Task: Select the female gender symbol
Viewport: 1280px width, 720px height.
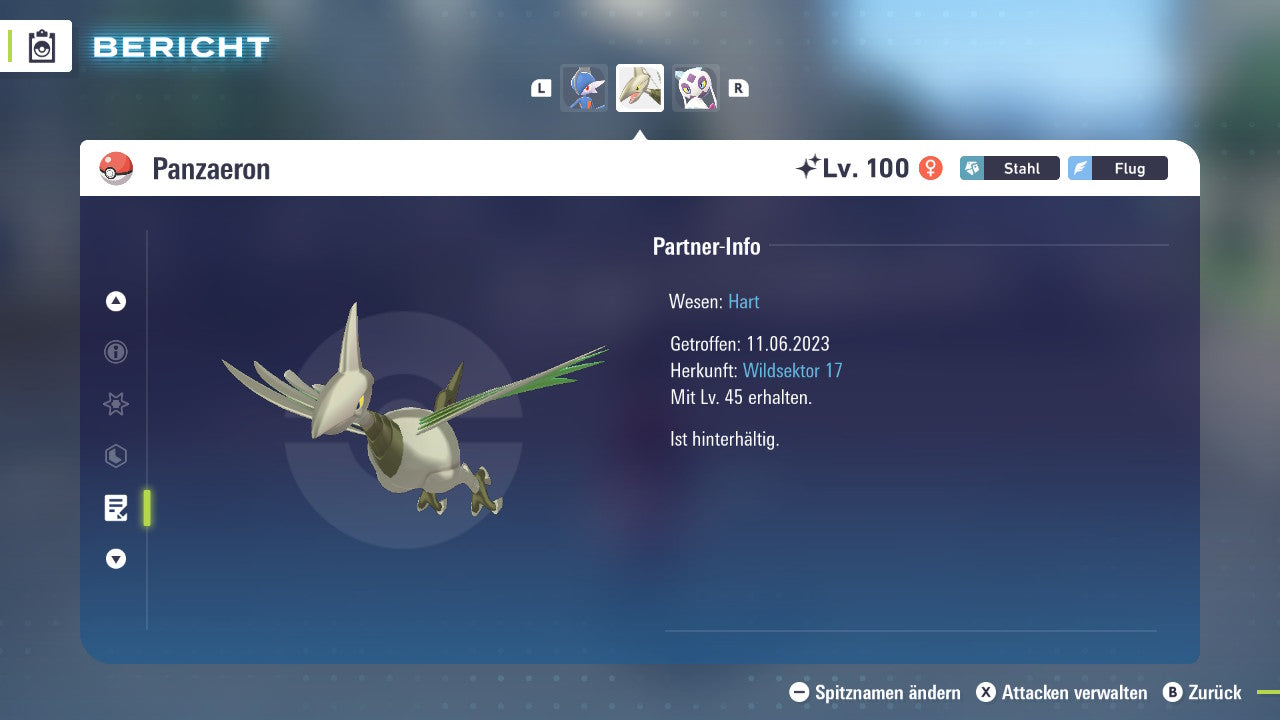Action: point(930,168)
